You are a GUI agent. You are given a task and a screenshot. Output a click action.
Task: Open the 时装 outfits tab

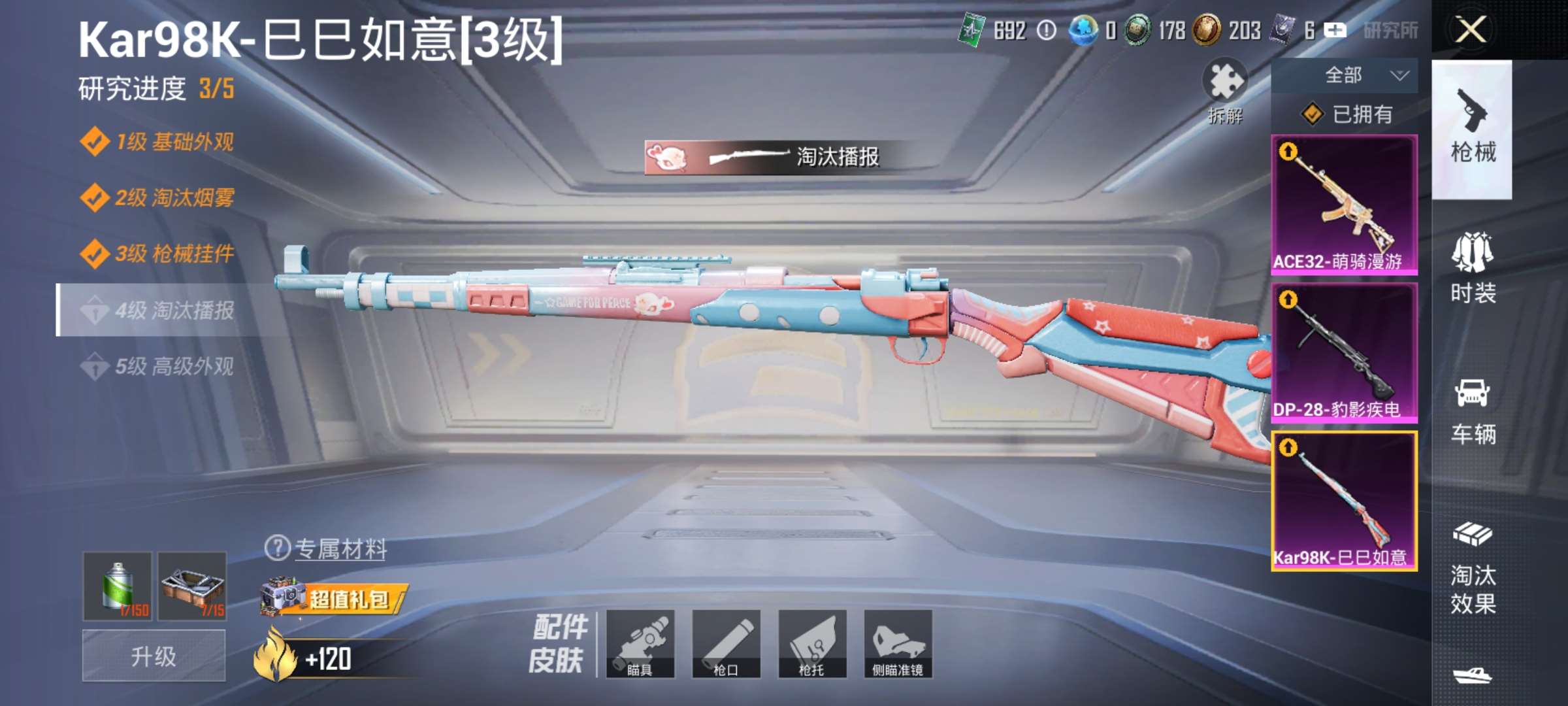1473,269
